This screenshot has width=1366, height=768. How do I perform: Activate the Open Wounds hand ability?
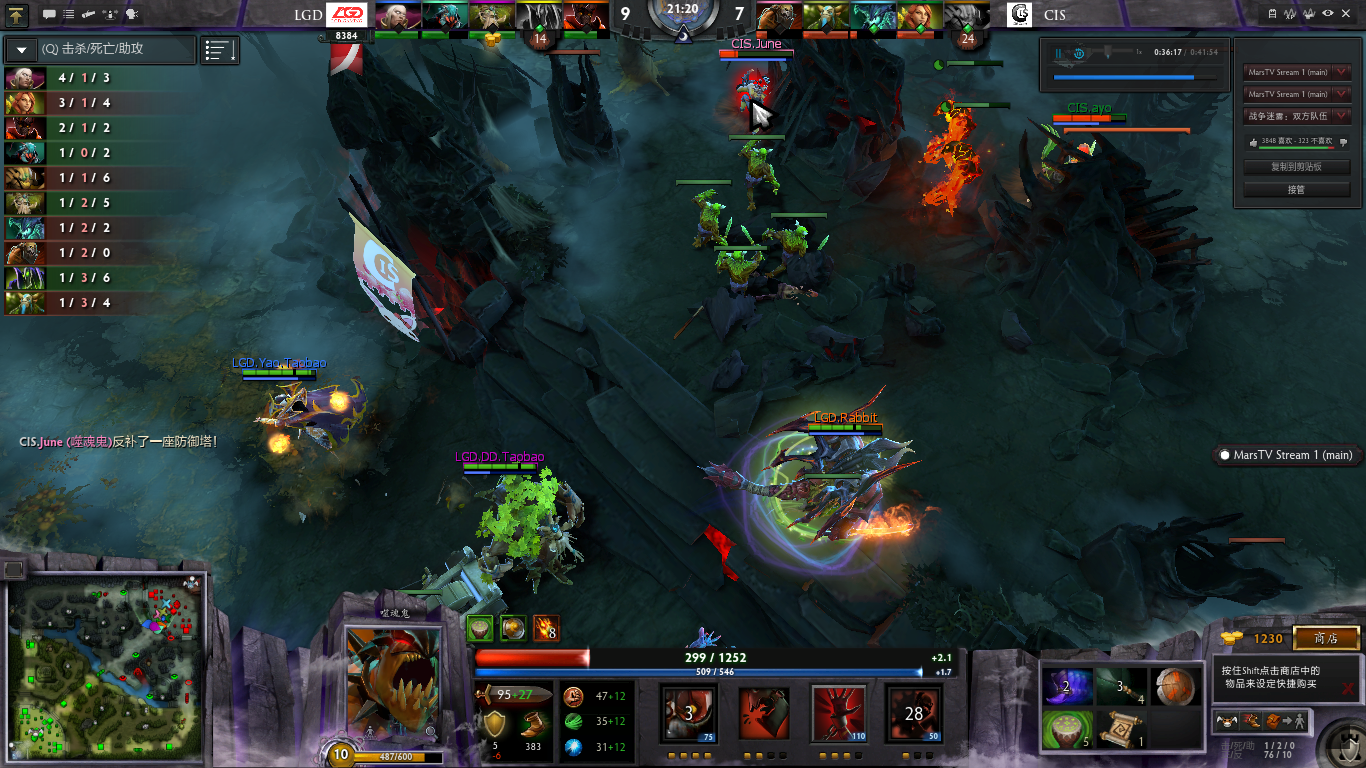[x=838, y=714]
